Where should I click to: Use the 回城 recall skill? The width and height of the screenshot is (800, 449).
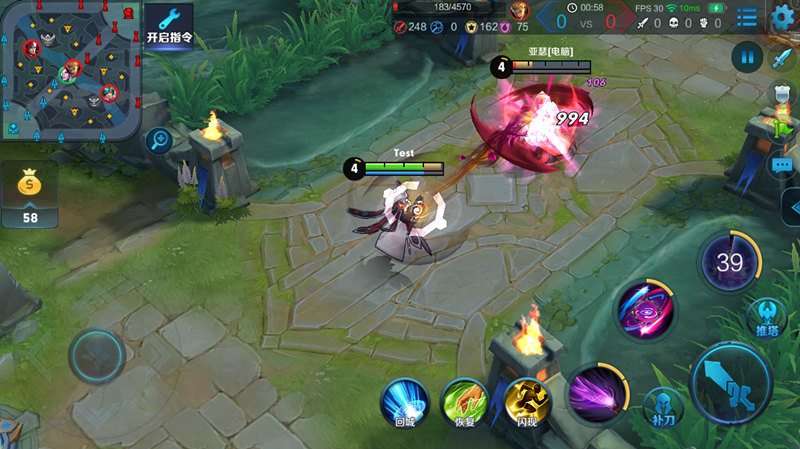(405, 402)
